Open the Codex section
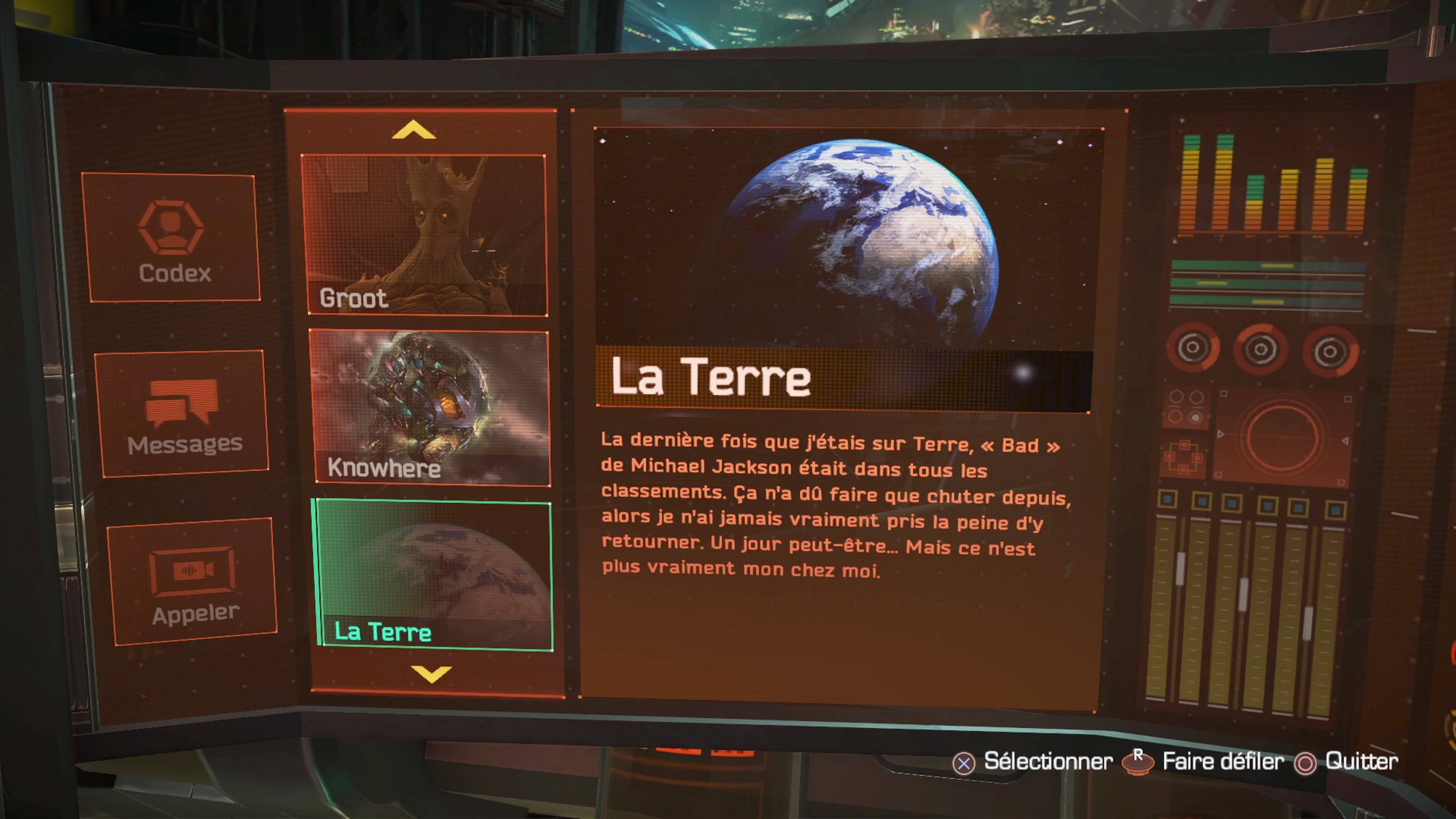 point(172,237)
